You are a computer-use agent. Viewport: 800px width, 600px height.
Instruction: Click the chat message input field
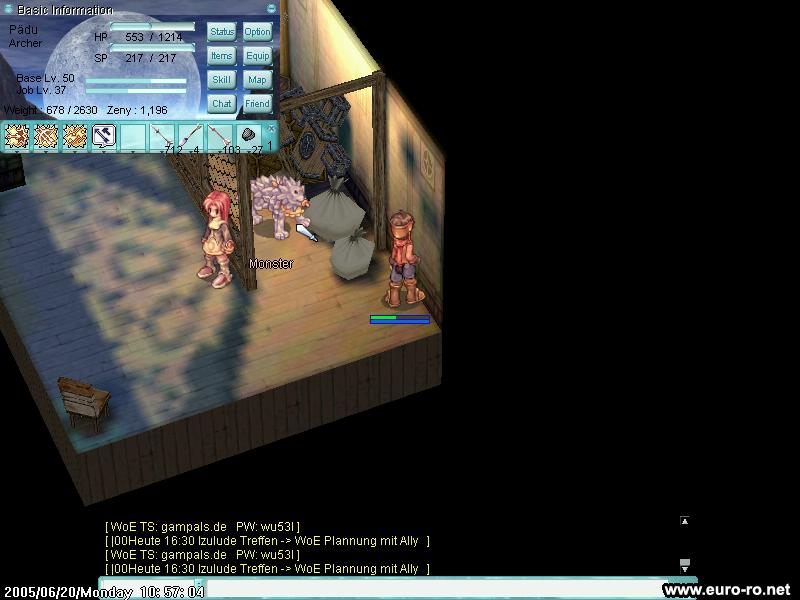[430, 588]
